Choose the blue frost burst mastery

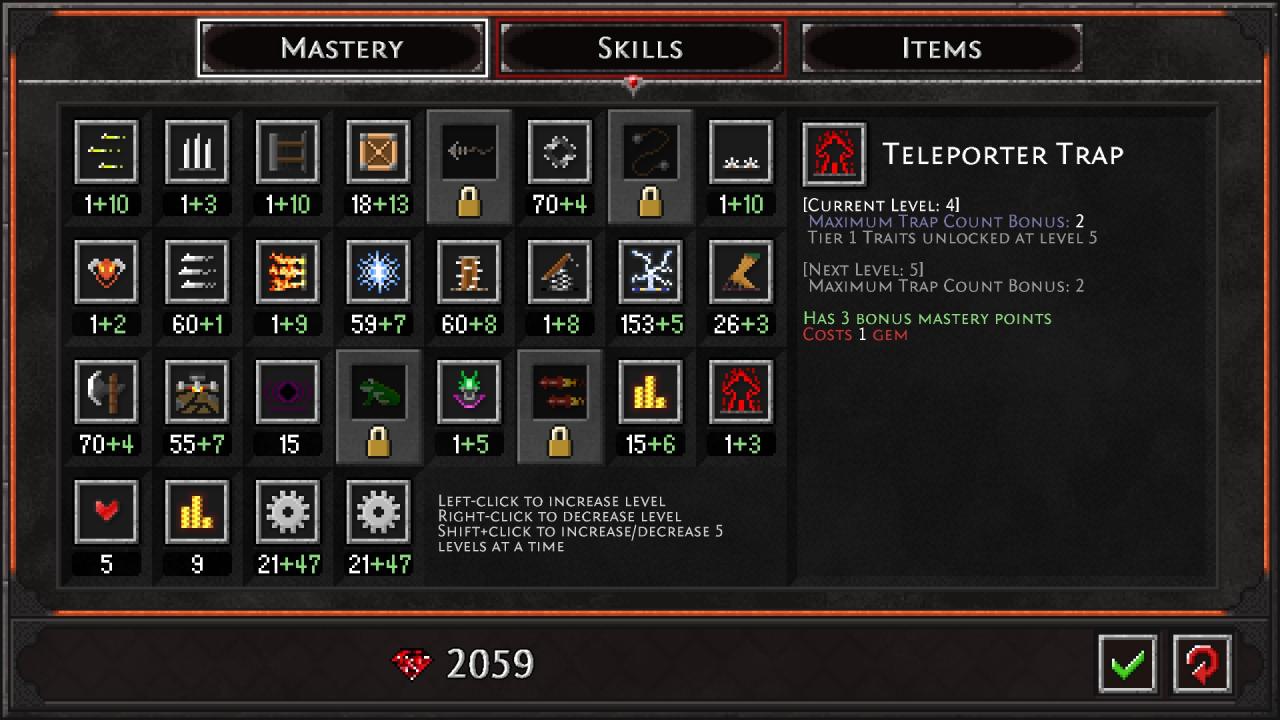(x=378, y=272)
